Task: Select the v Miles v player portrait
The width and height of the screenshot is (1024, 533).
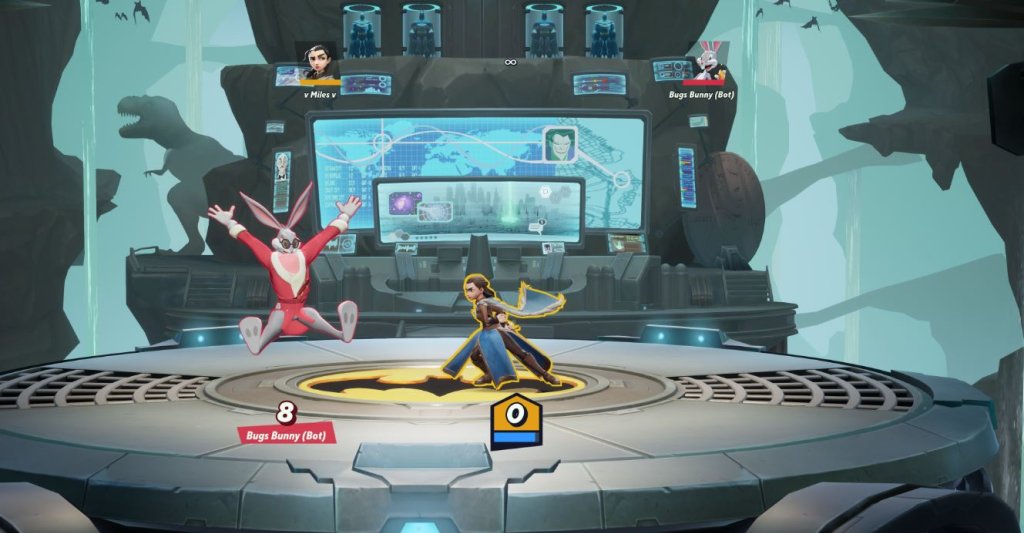Action: pyautogui.click(x=318, y=63)
